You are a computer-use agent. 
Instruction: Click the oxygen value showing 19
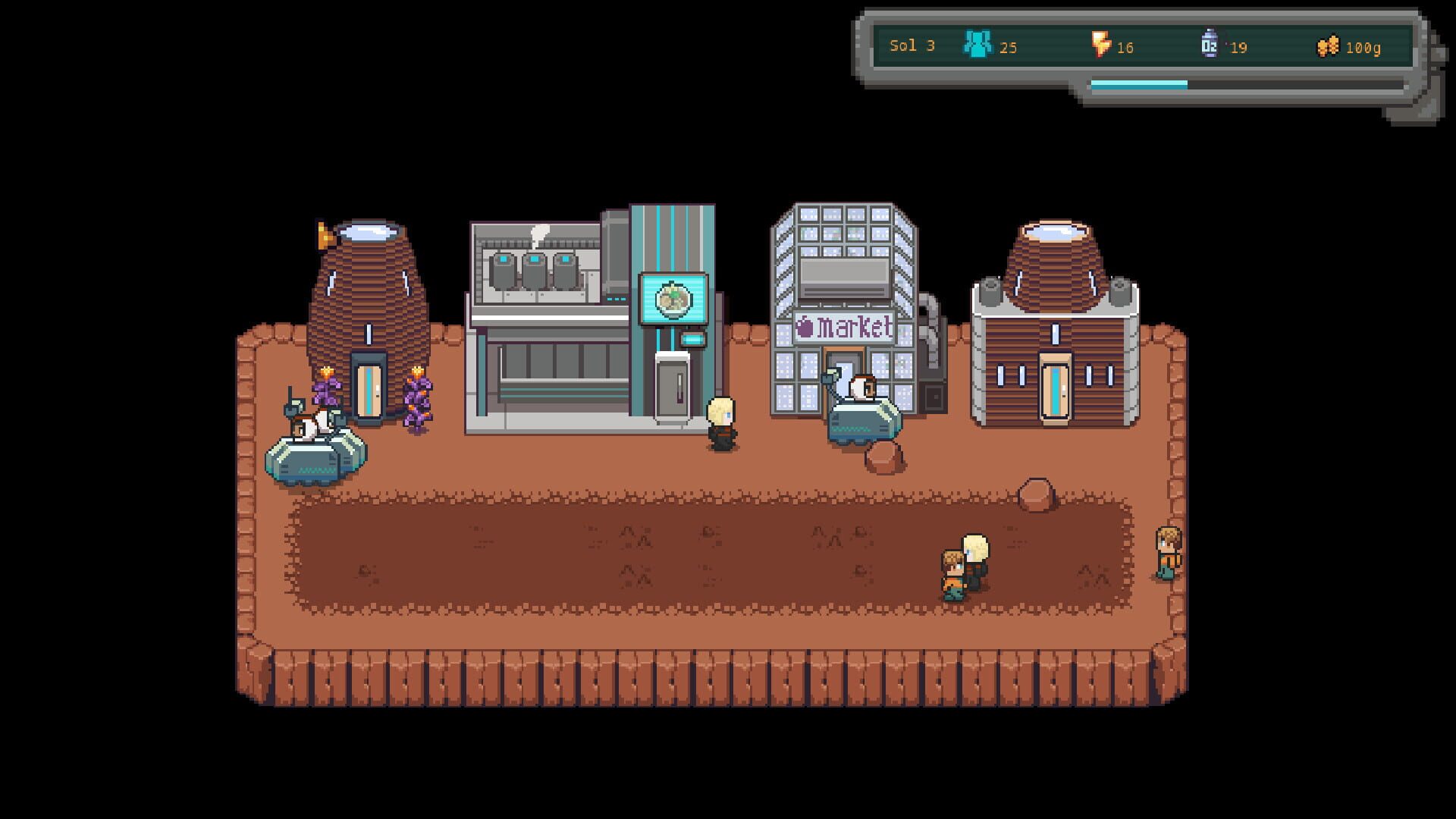pos(1239,48)
